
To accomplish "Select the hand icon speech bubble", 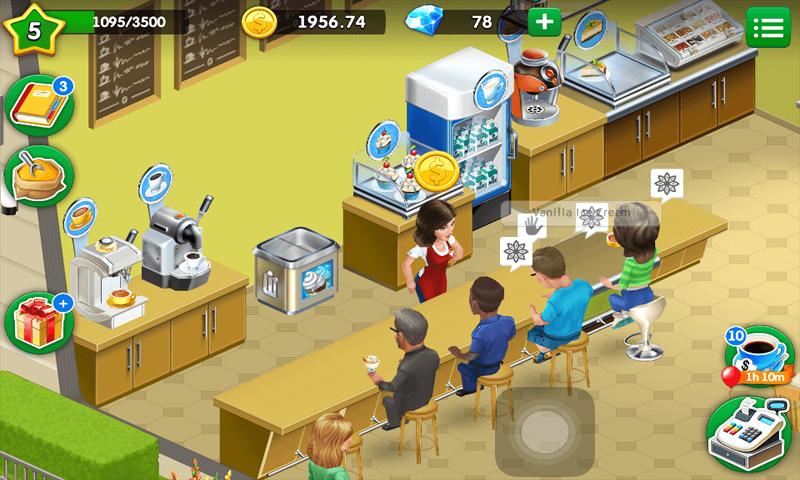I will pyautogui.click(x=531, y=226).
